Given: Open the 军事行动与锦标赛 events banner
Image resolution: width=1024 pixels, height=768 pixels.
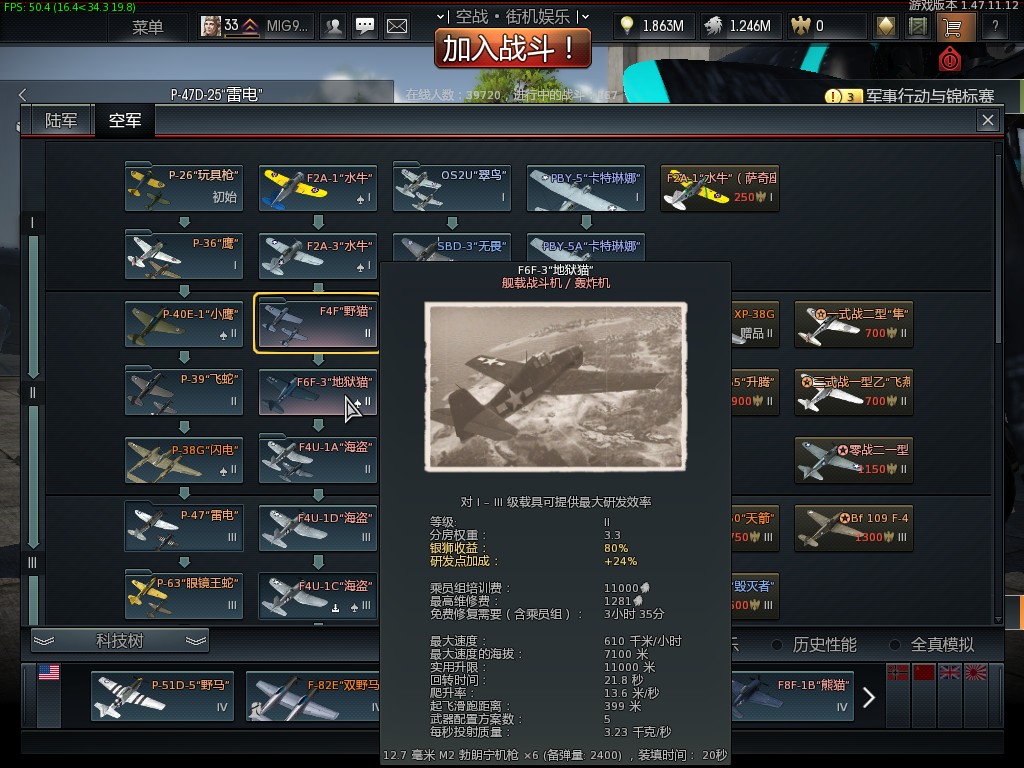Looking at the screenshot, I should point(910,96).
